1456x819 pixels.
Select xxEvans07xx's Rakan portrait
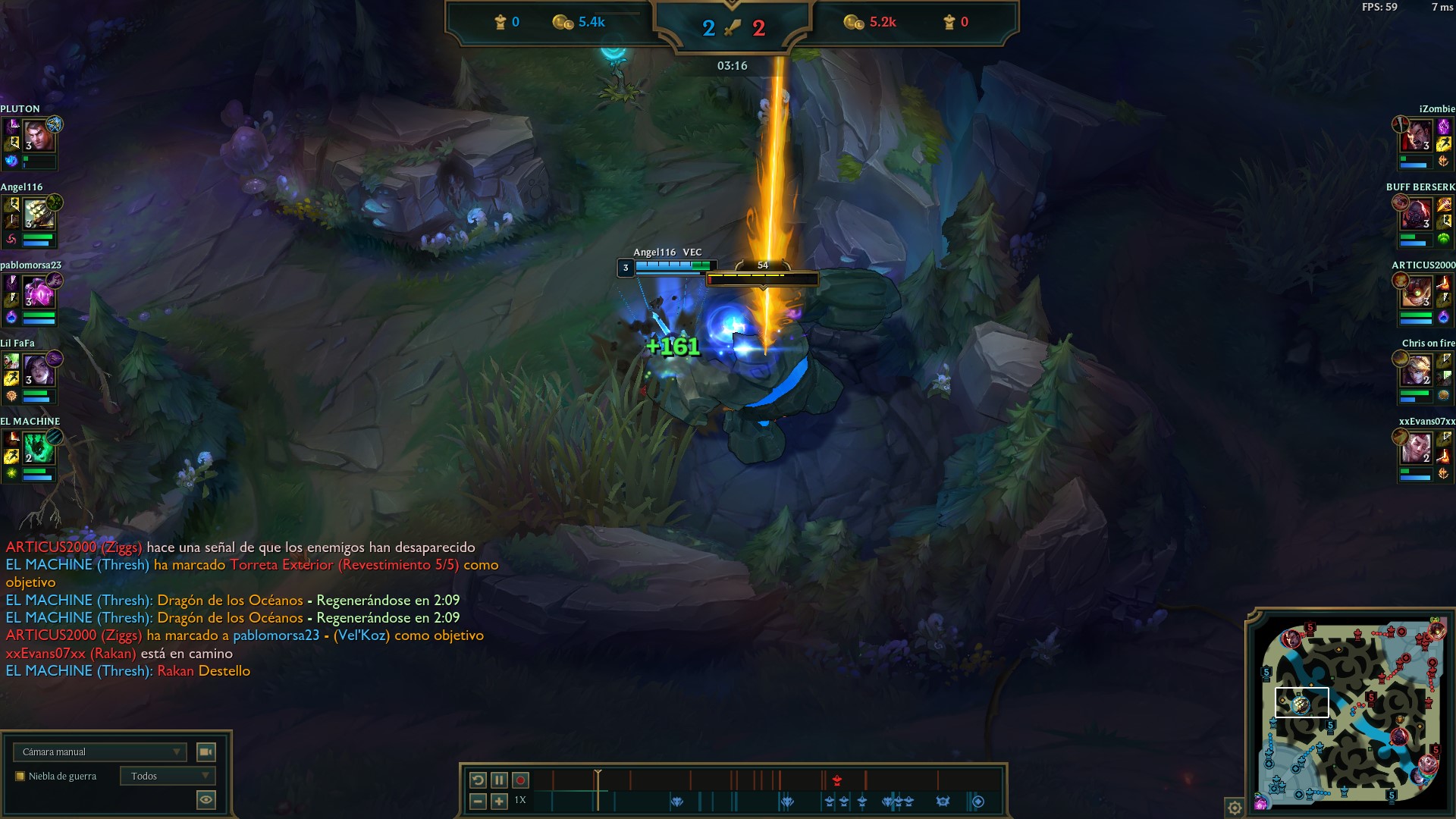tap(1416, 448)
